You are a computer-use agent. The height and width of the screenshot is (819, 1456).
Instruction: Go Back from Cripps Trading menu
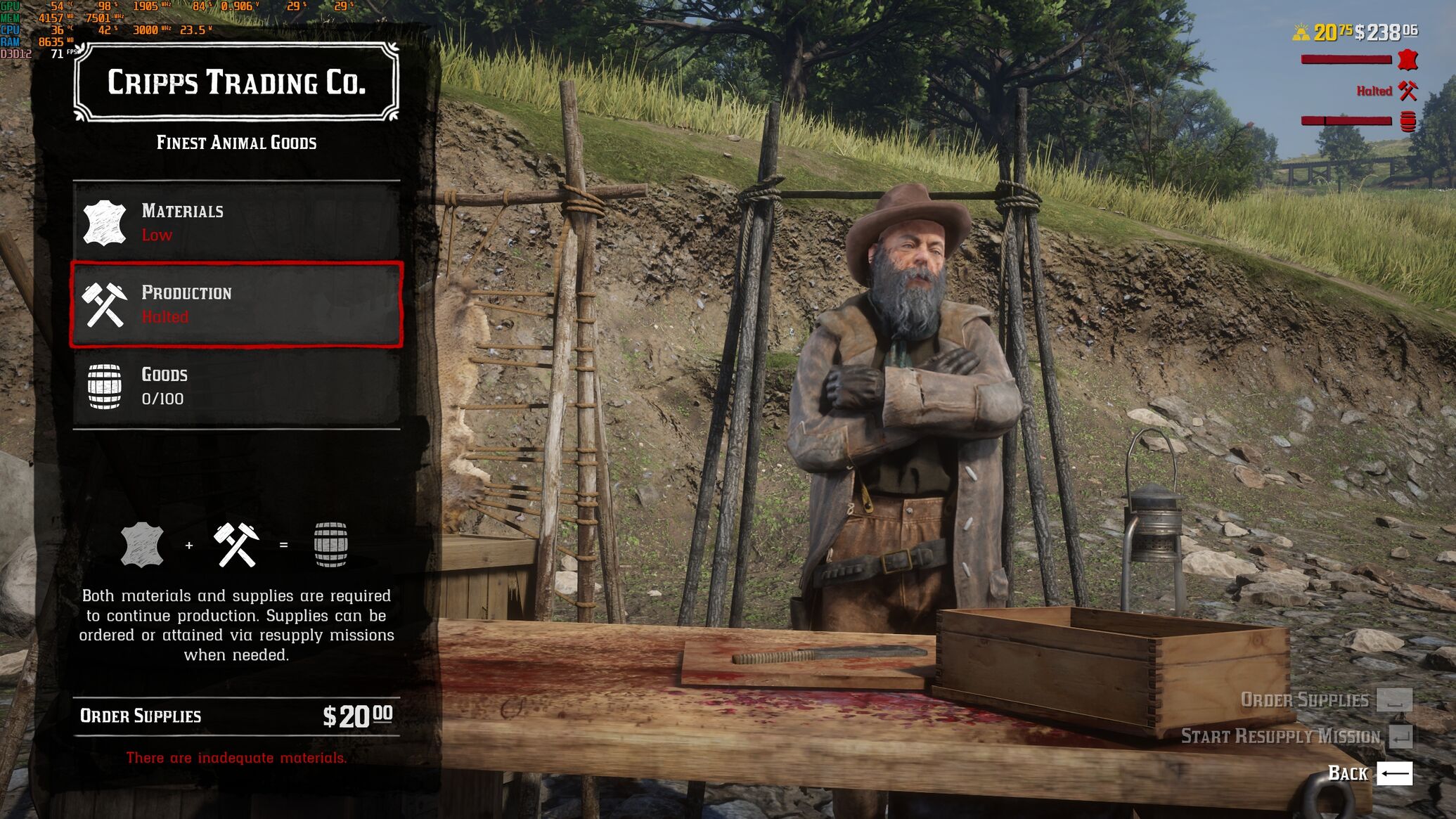click(1370, 773)
